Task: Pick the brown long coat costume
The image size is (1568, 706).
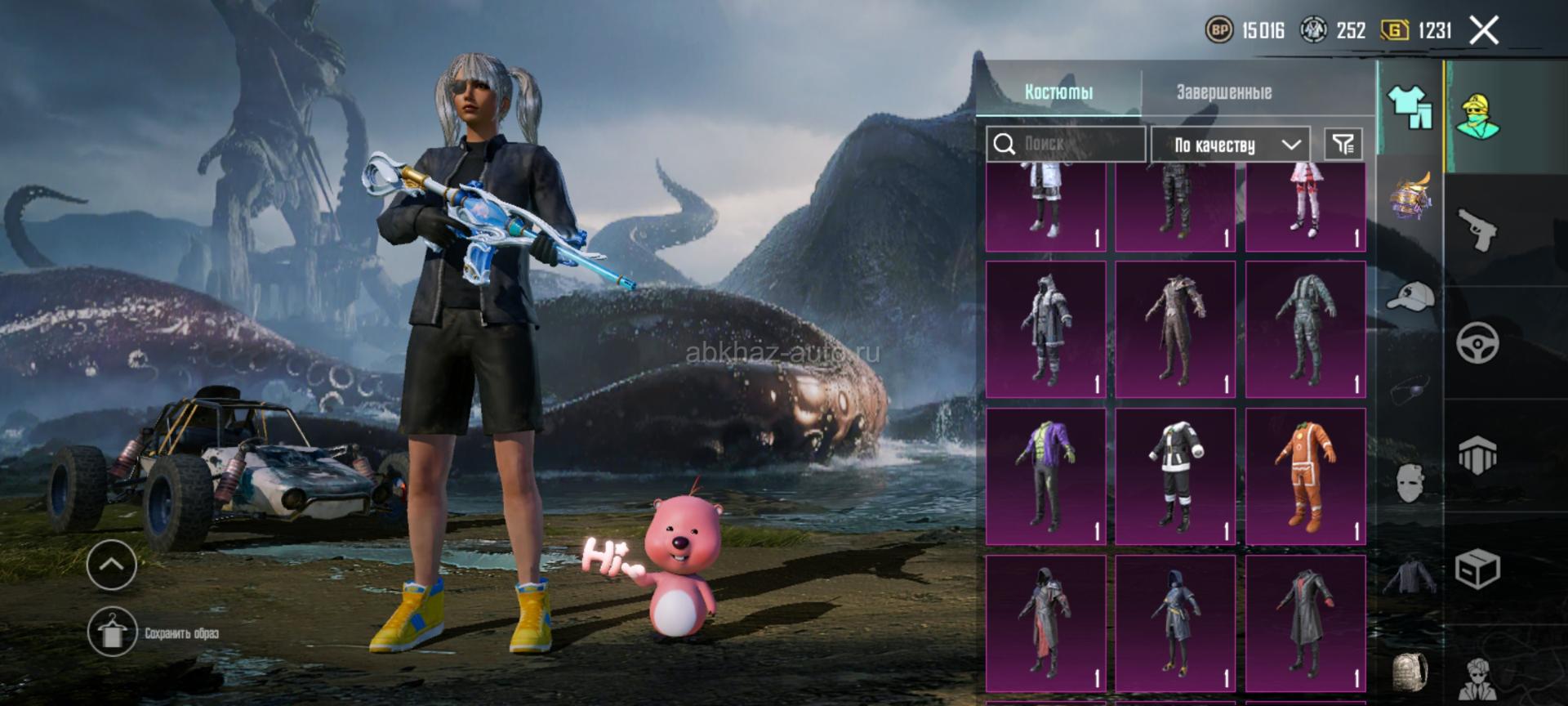Action: pos(1175,329)
